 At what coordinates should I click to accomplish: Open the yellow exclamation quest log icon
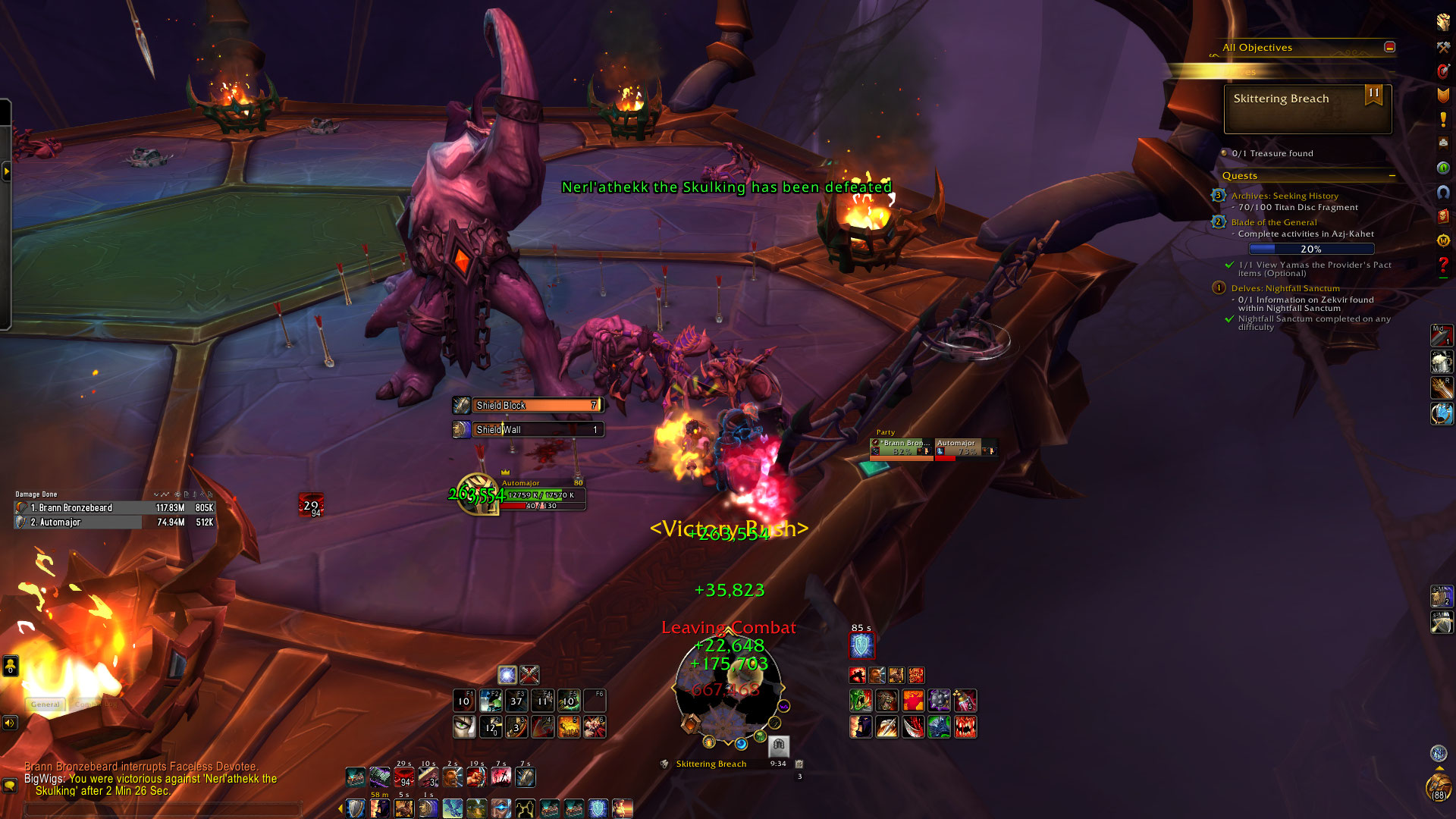point(1443,120)
